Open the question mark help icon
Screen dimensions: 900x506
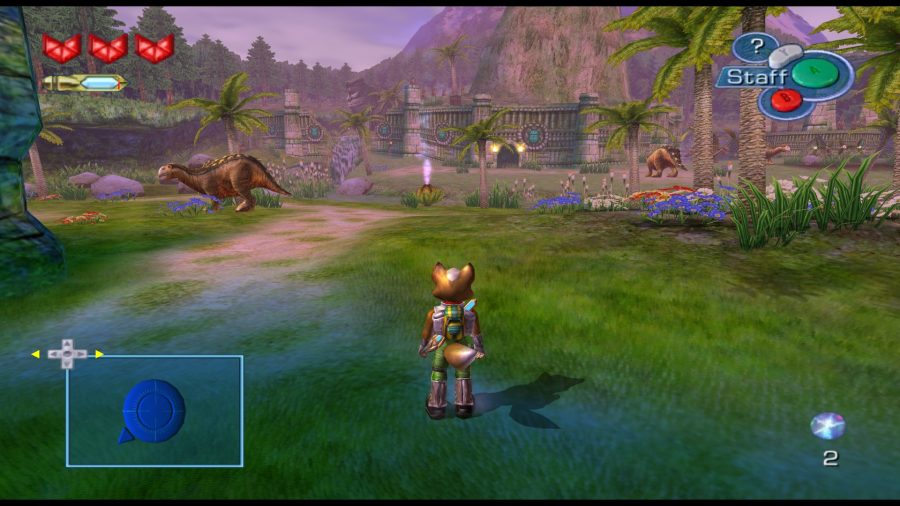click(758, 46)
